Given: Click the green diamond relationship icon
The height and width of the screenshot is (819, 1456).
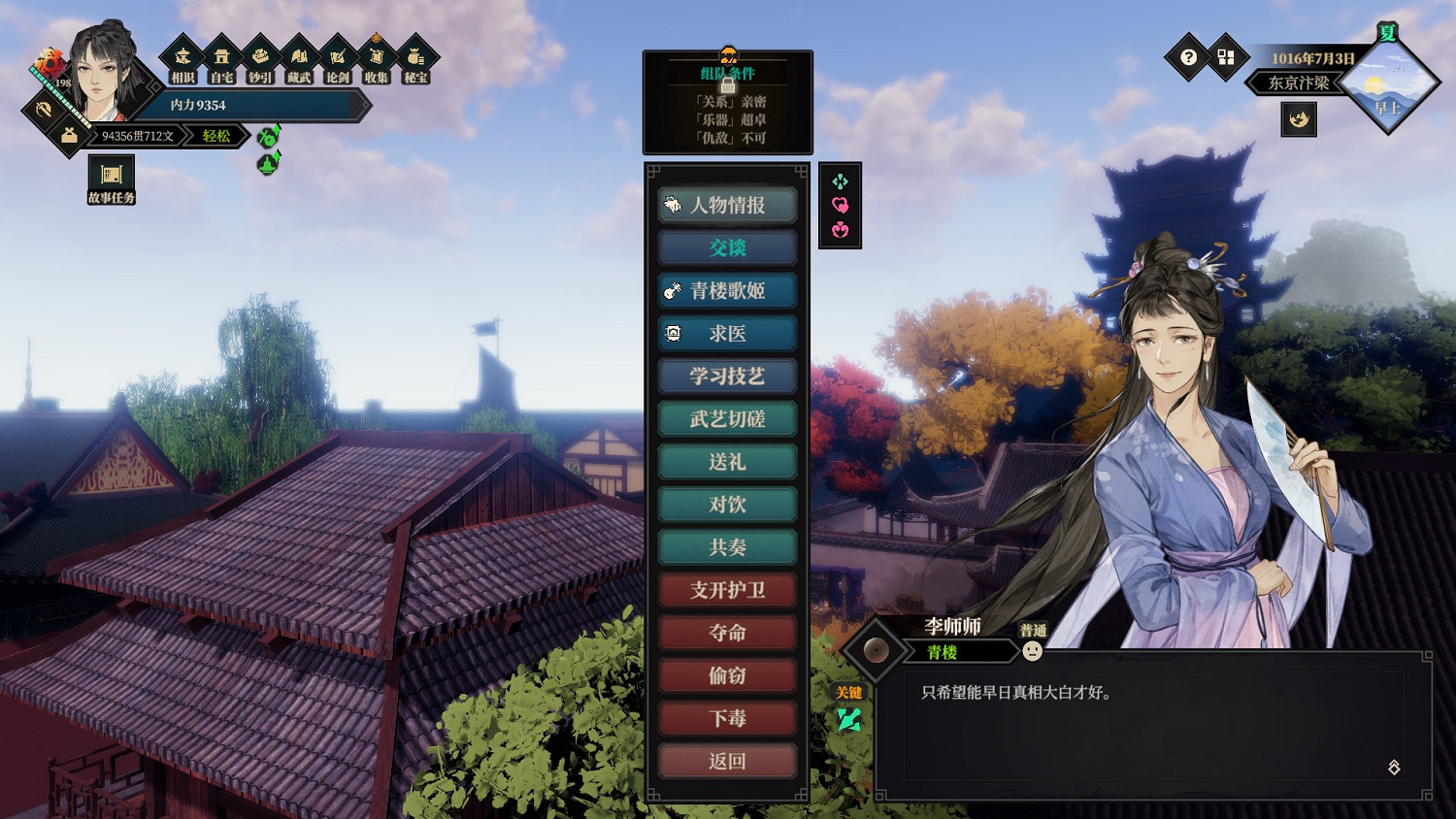Looking at the screenshot, I should (x=840, y=180).
